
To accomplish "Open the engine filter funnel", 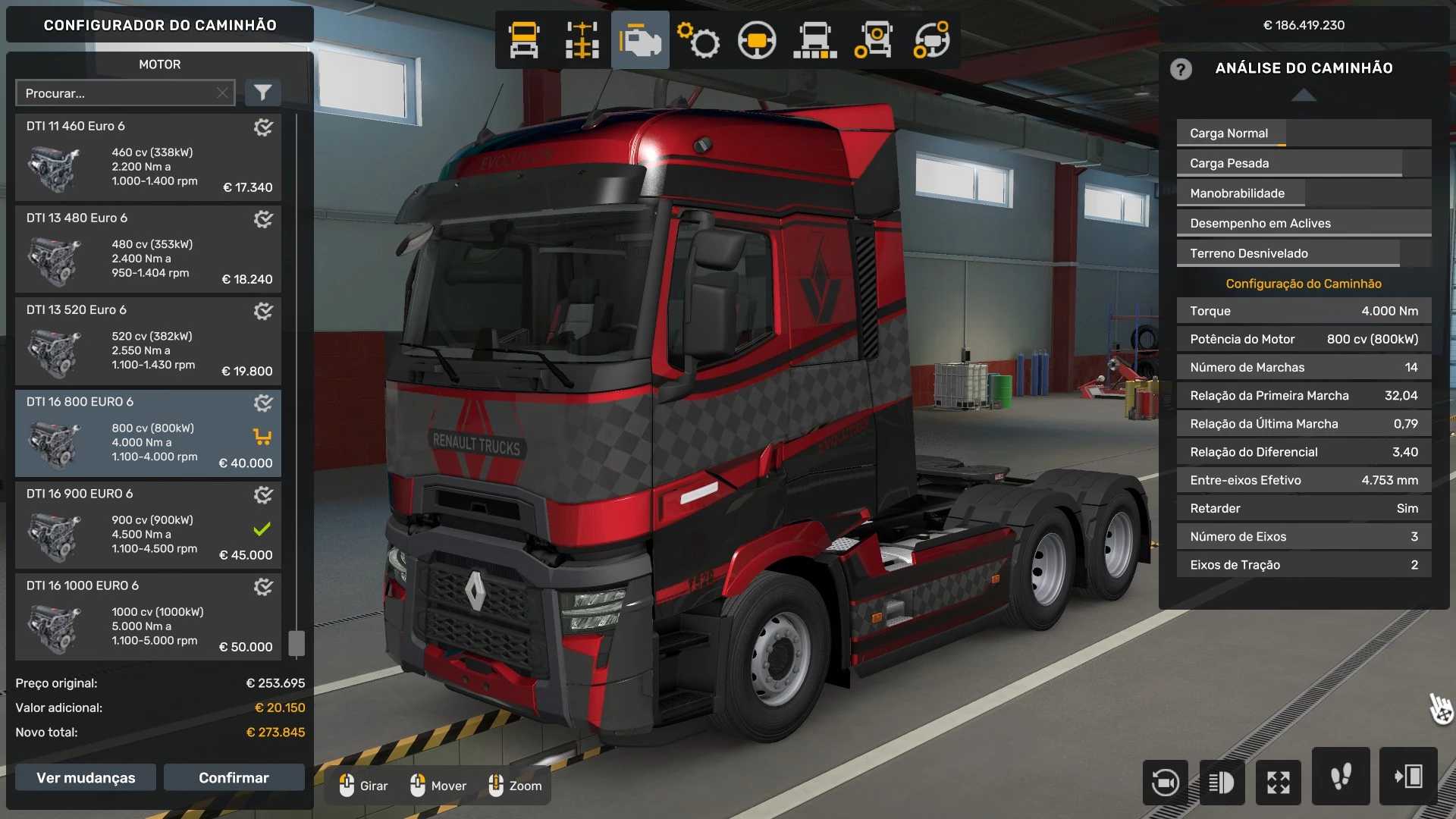I will pos(262,93).
